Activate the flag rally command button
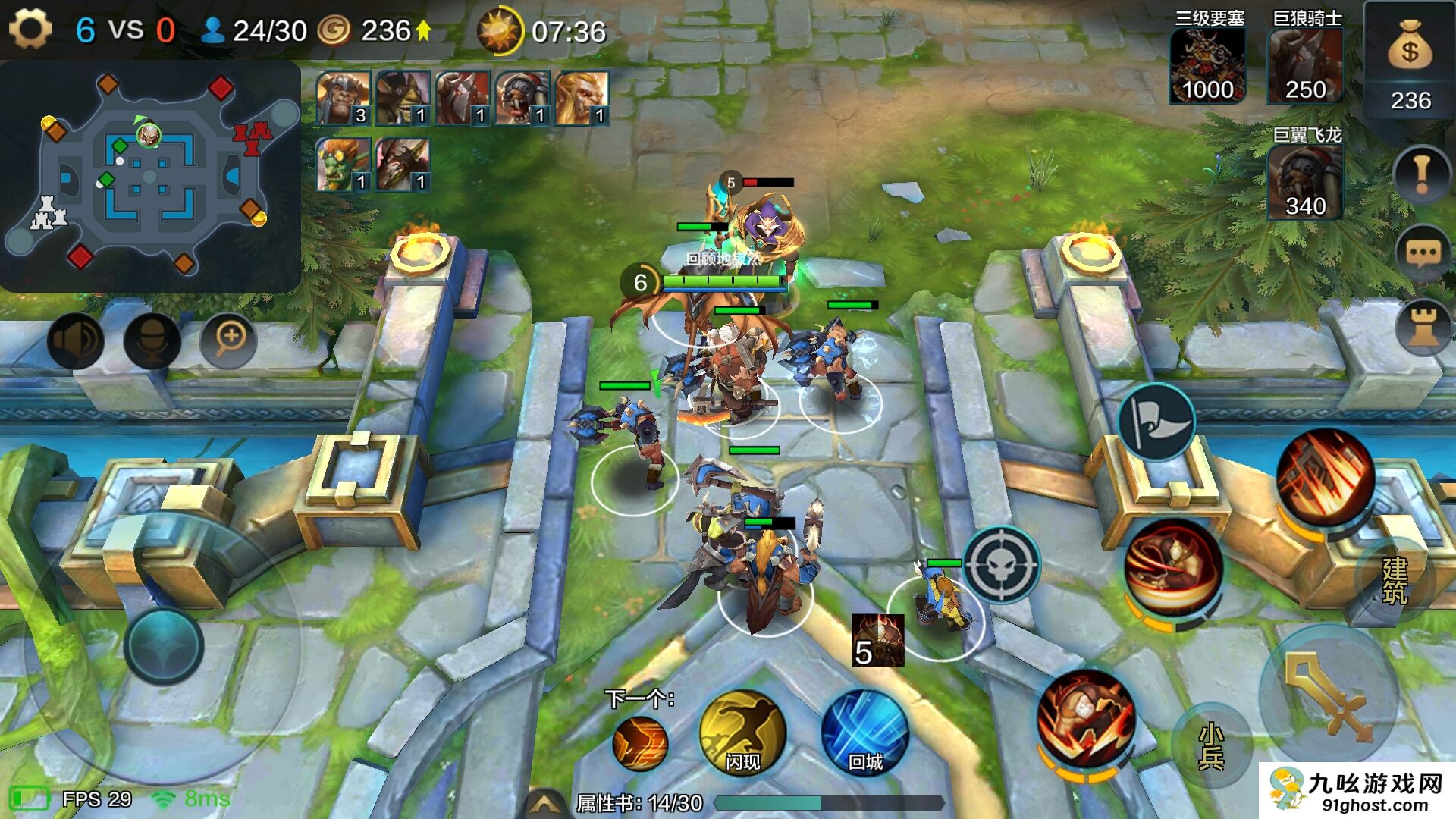 pyautogui.click(x=1156, y=422)
